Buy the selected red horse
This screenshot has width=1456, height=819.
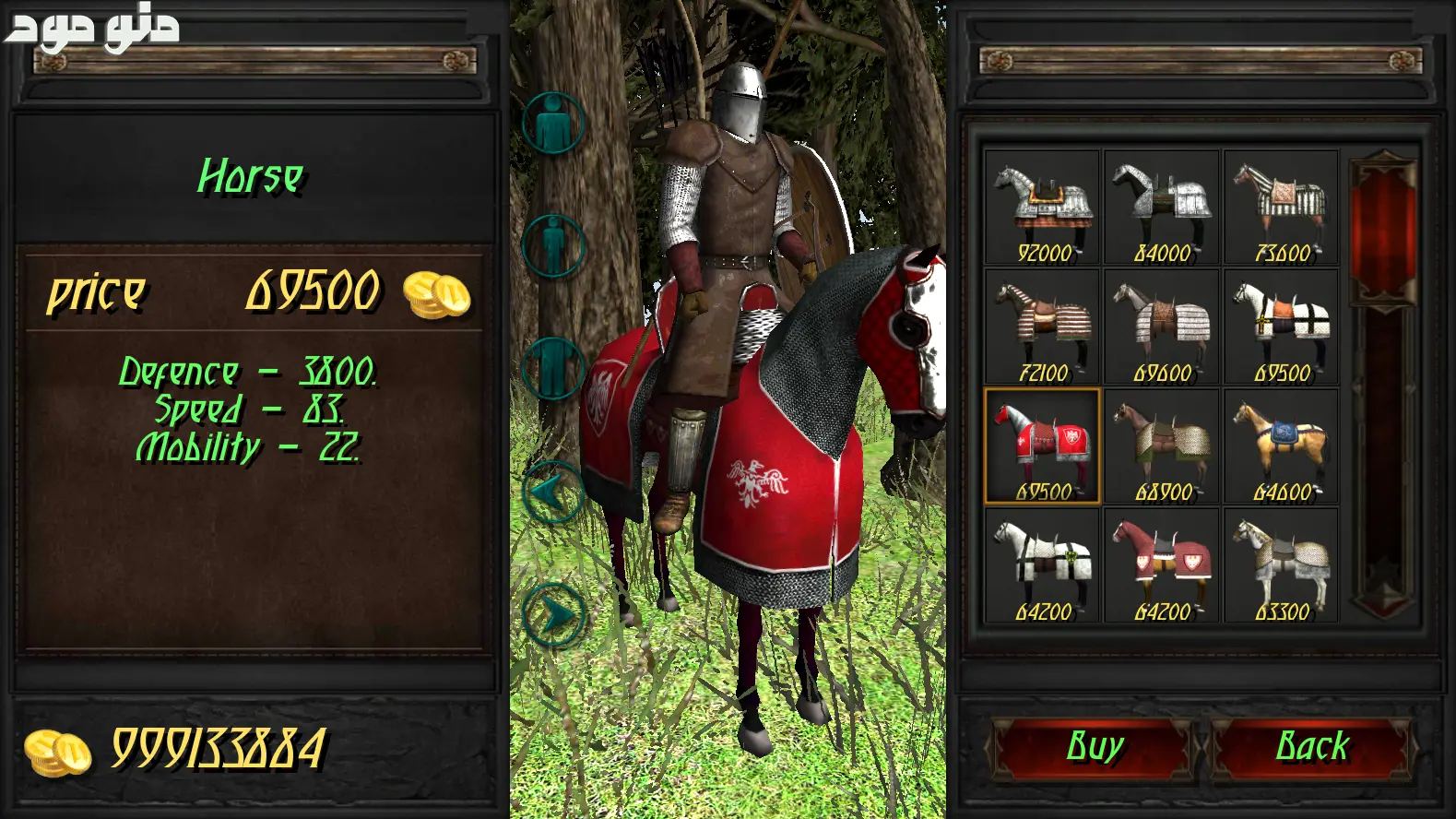(1095, 746)
